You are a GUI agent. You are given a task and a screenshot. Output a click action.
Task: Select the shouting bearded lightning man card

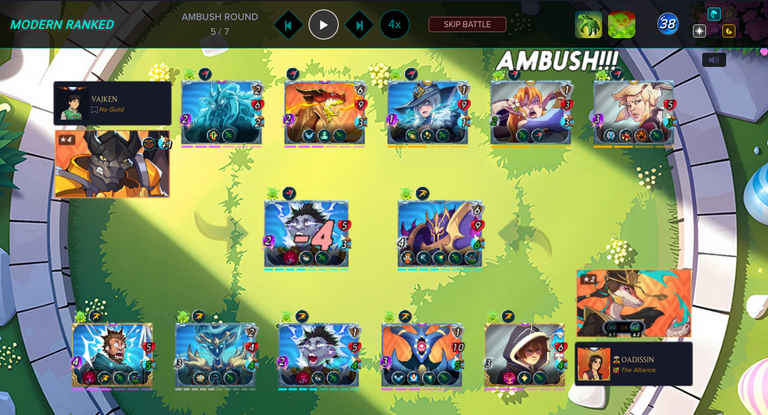click(x=112, y=354)
